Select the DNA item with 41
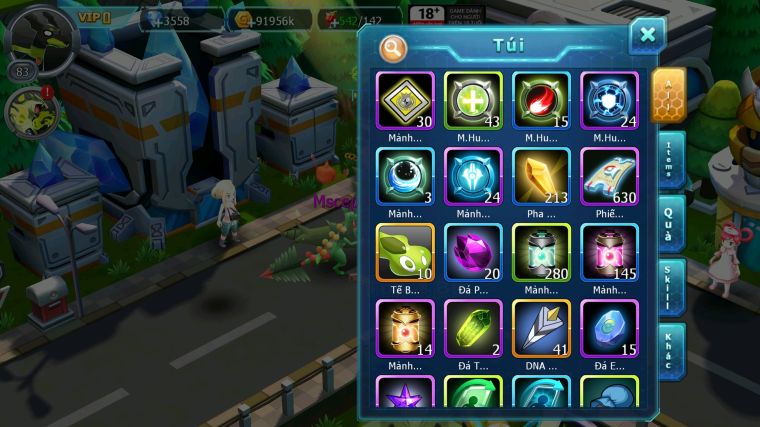Viewport: 760px width, 427px height. 541,328
